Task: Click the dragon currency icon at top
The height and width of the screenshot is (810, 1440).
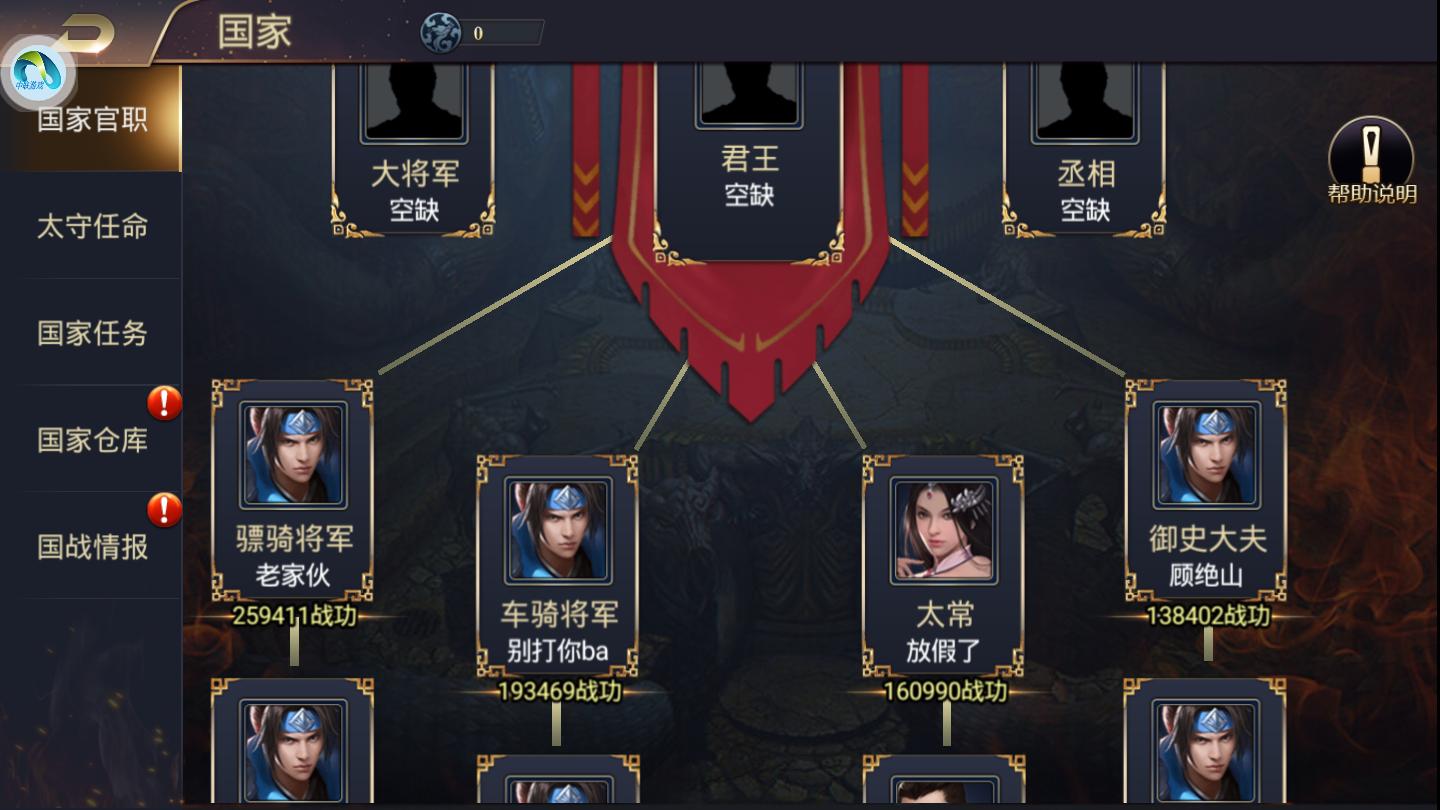Action: pos(440,31)
